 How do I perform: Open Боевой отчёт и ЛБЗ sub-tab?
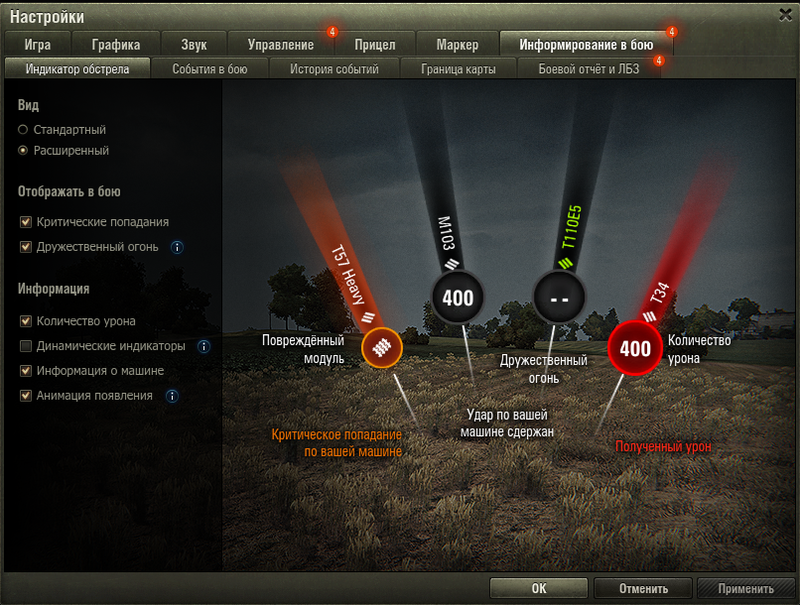(588, 69)
